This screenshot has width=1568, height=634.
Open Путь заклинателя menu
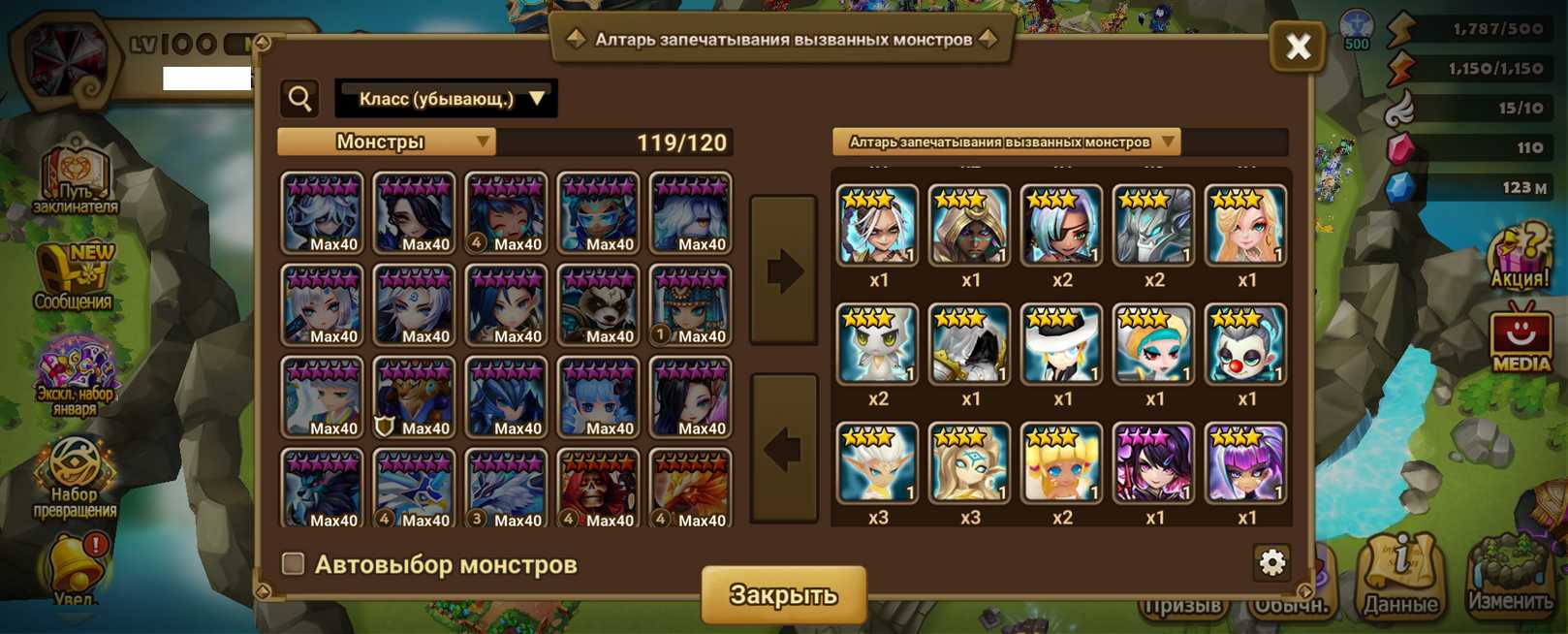coord(75,181)
